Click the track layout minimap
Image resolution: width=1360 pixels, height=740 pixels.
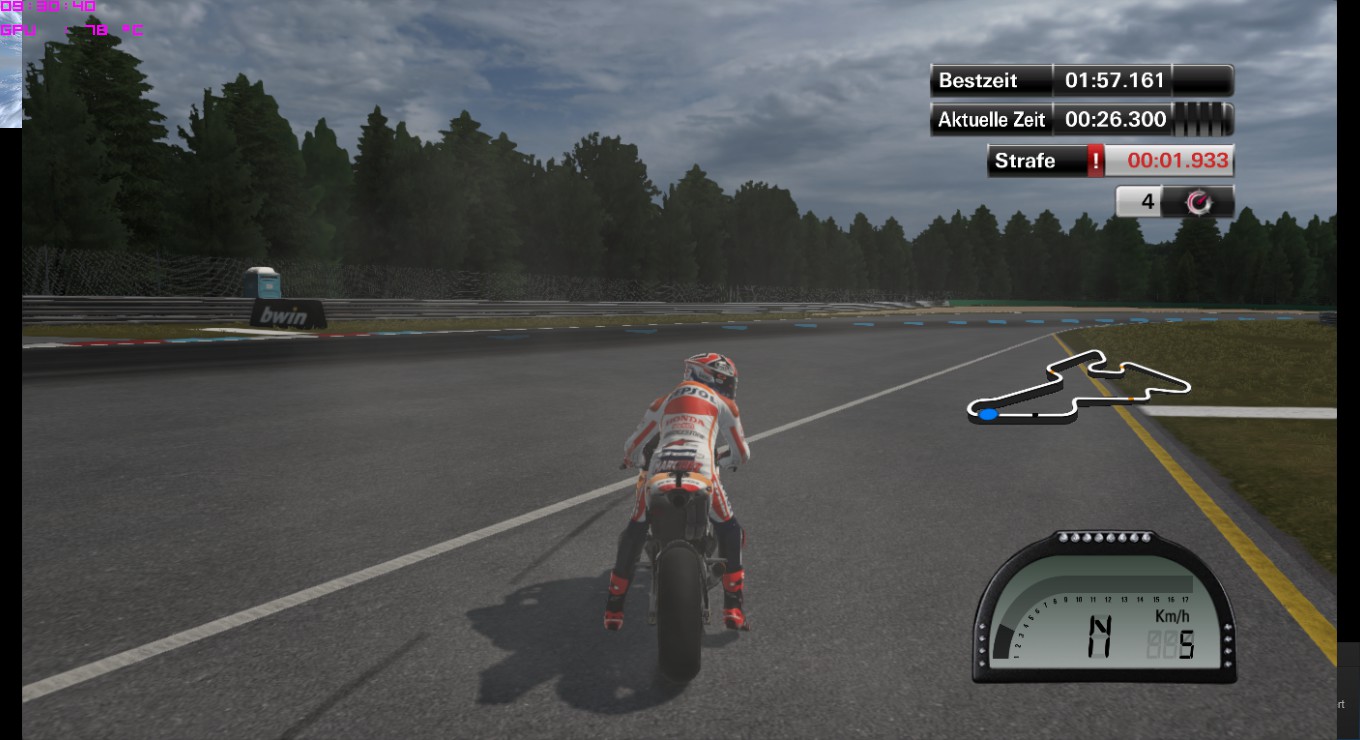[x=1079, y=387]
